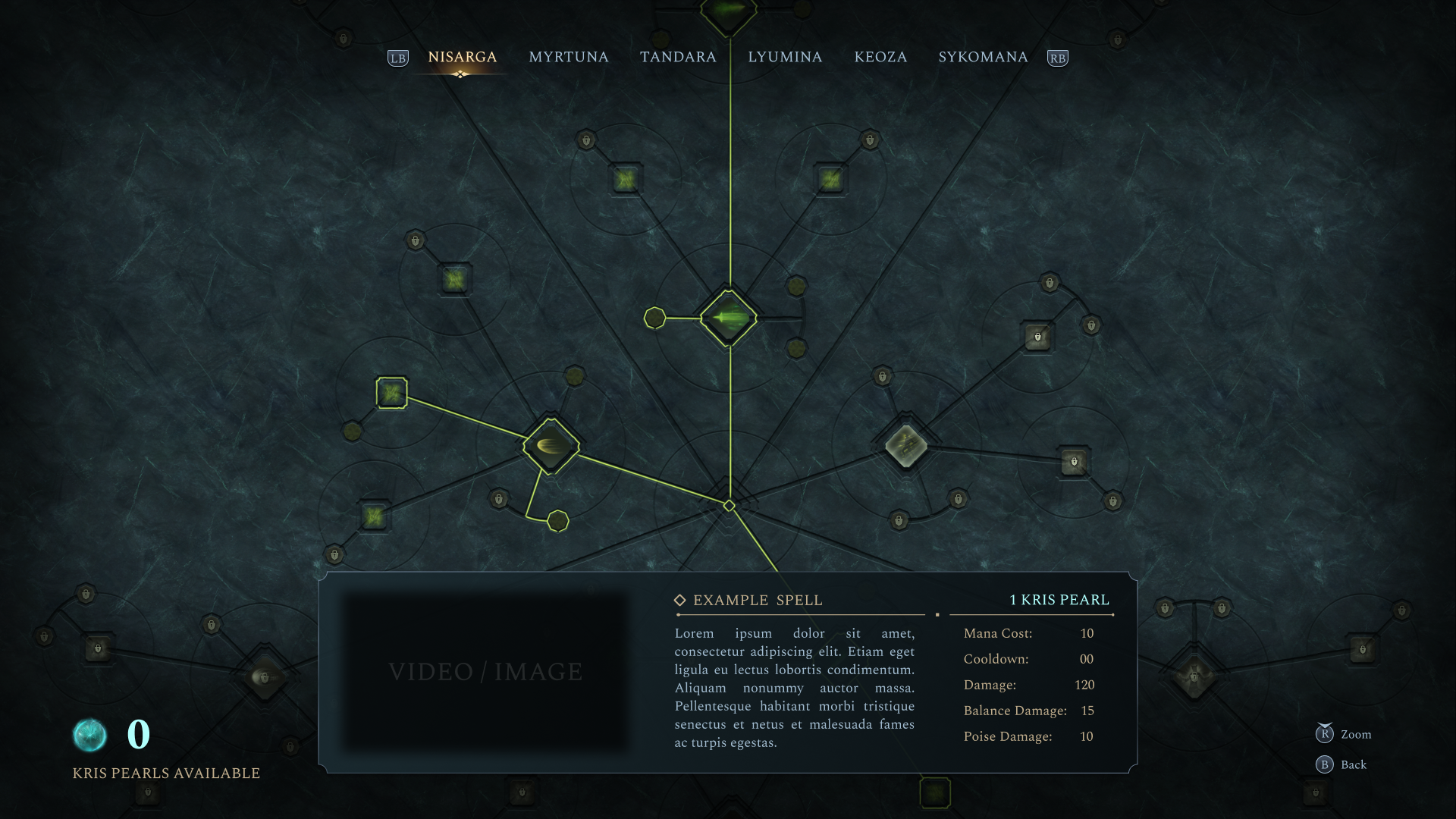Select the hexagon node below the crescent spell
1456x819 pixels.
[x=558, y=521]
